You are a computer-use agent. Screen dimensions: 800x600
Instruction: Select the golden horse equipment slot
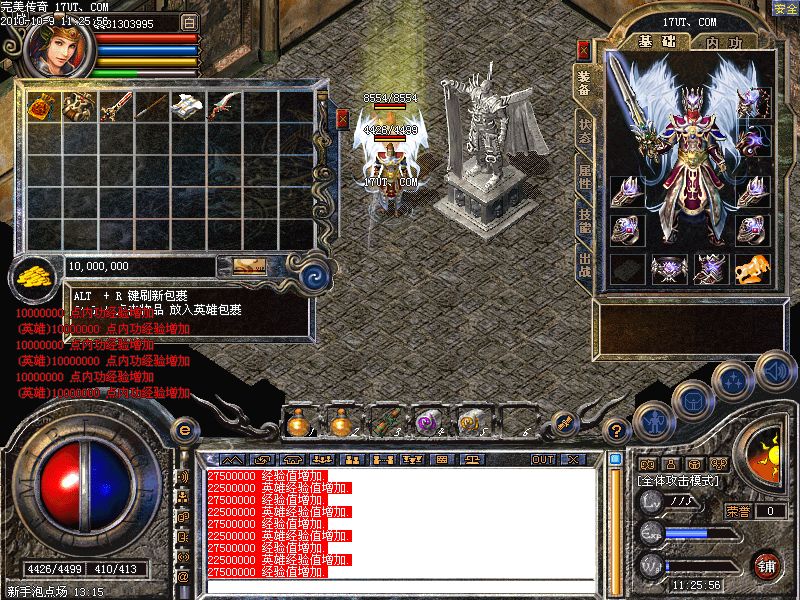pyautogui.click(x=751, y=268)
